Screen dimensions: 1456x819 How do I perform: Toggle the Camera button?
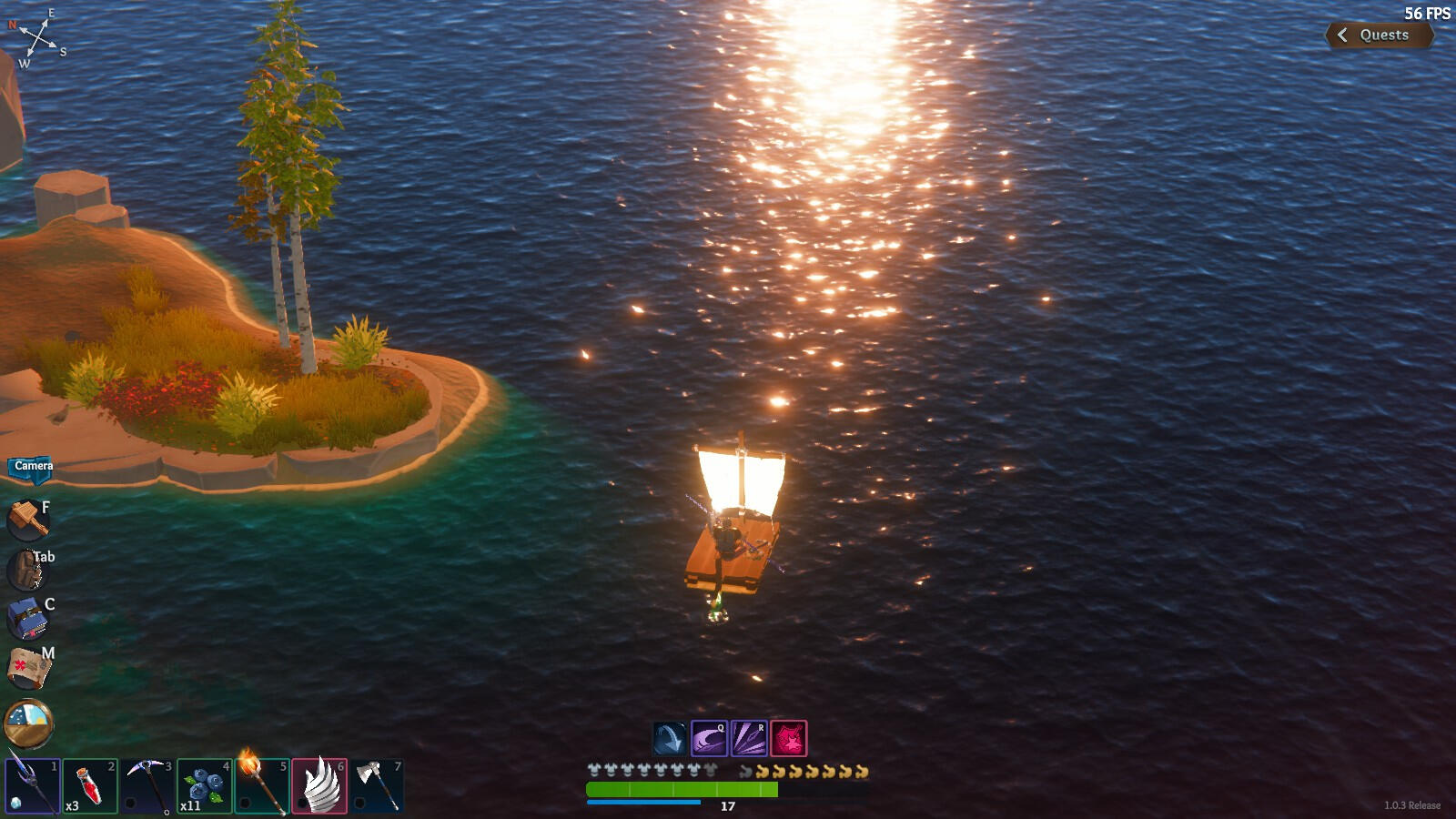[x=32, y=467]
